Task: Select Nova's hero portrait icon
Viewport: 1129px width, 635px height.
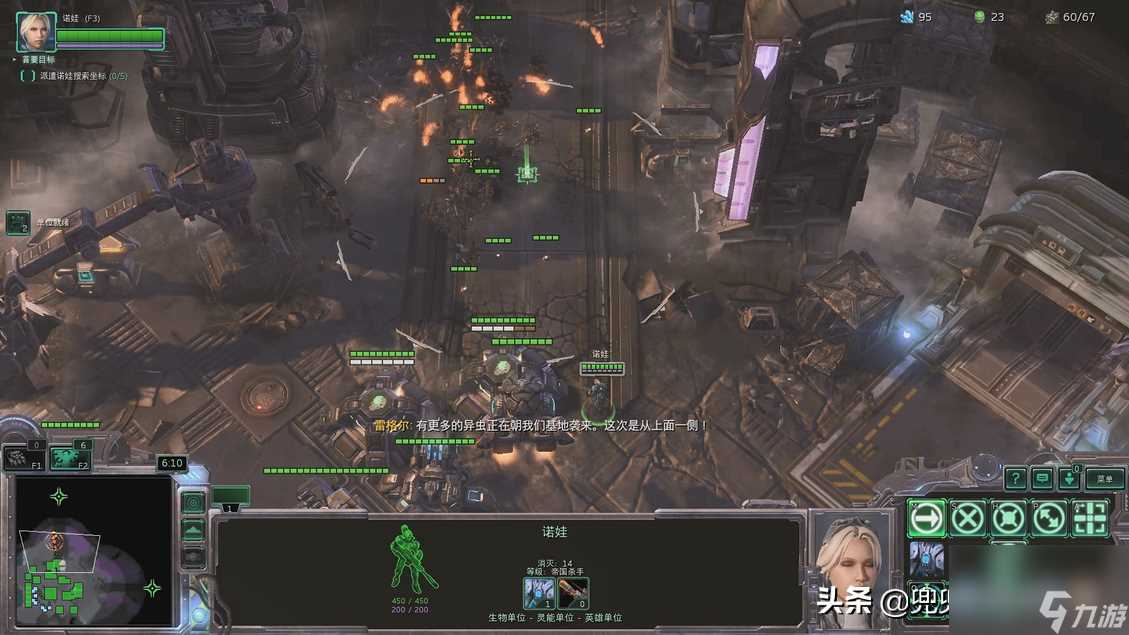Action: 36,32
